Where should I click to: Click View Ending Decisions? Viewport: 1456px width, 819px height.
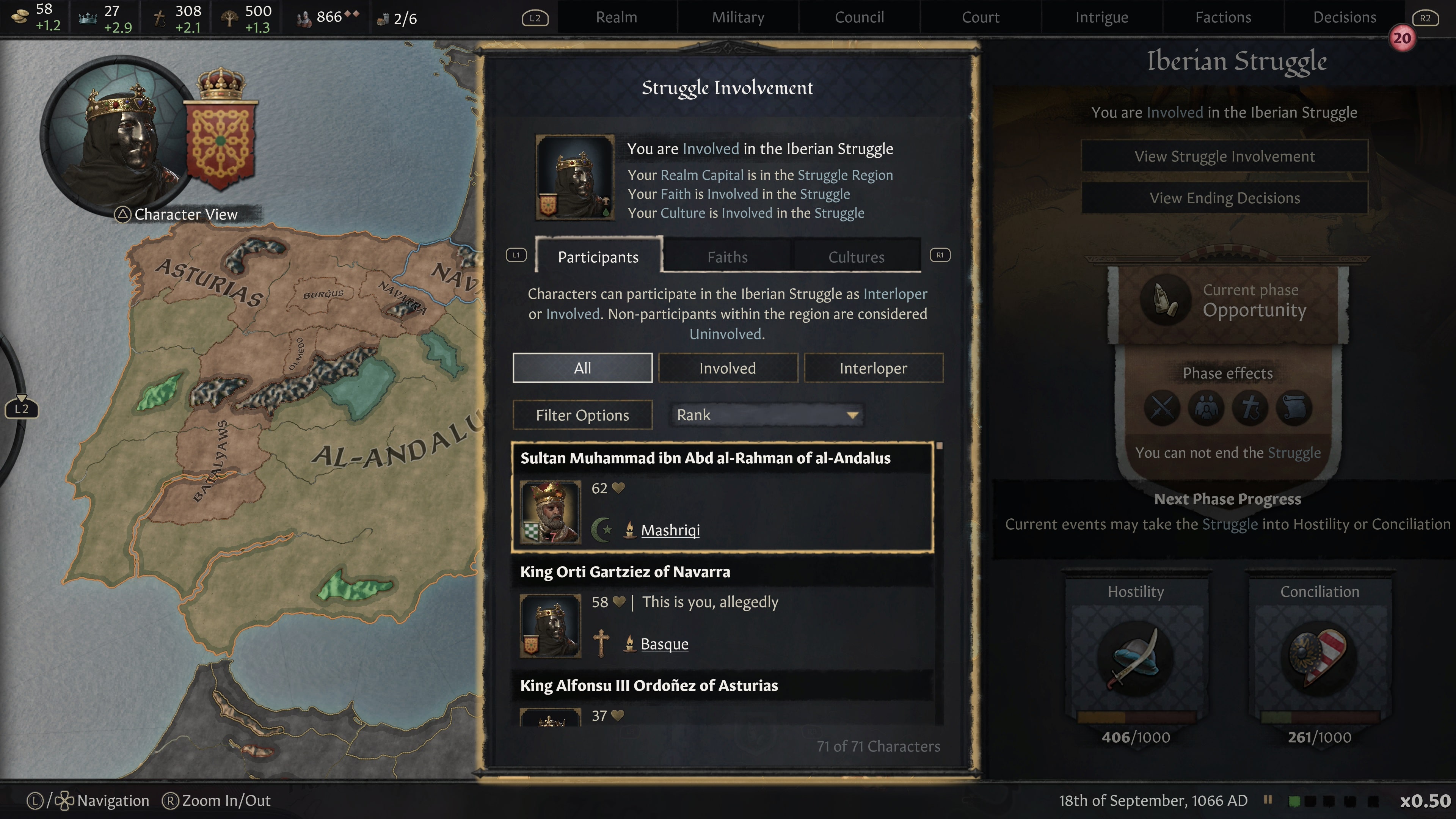(x=1225, y=197)
